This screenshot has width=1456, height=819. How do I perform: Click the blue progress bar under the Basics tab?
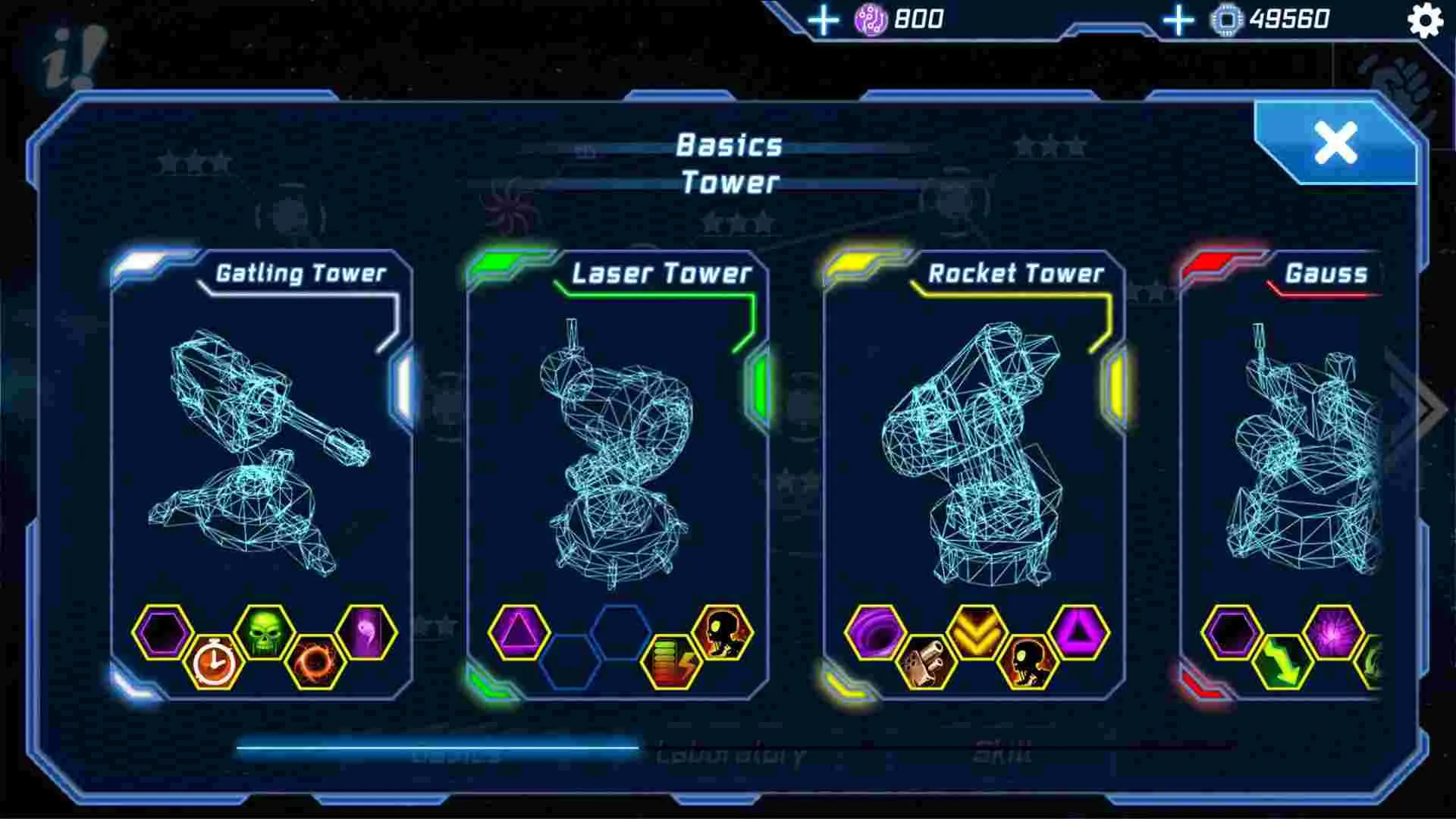pos(436,747)
